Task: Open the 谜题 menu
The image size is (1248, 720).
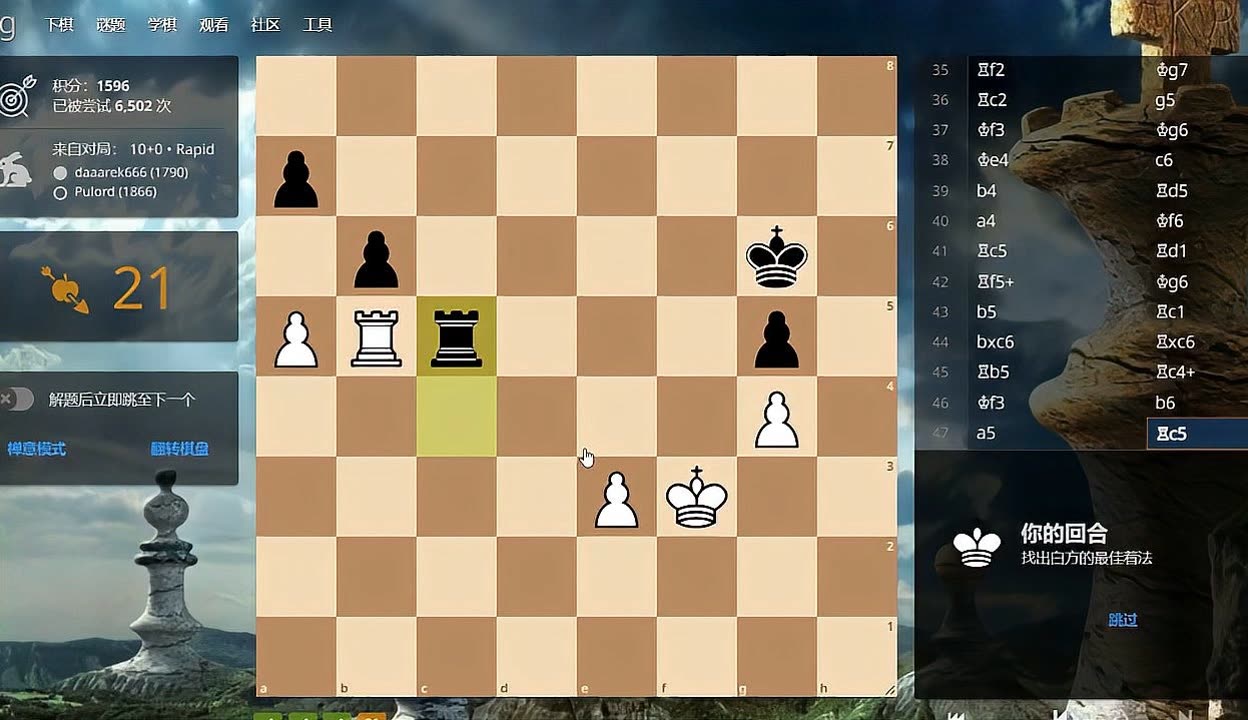Action: tap(111, 25)
